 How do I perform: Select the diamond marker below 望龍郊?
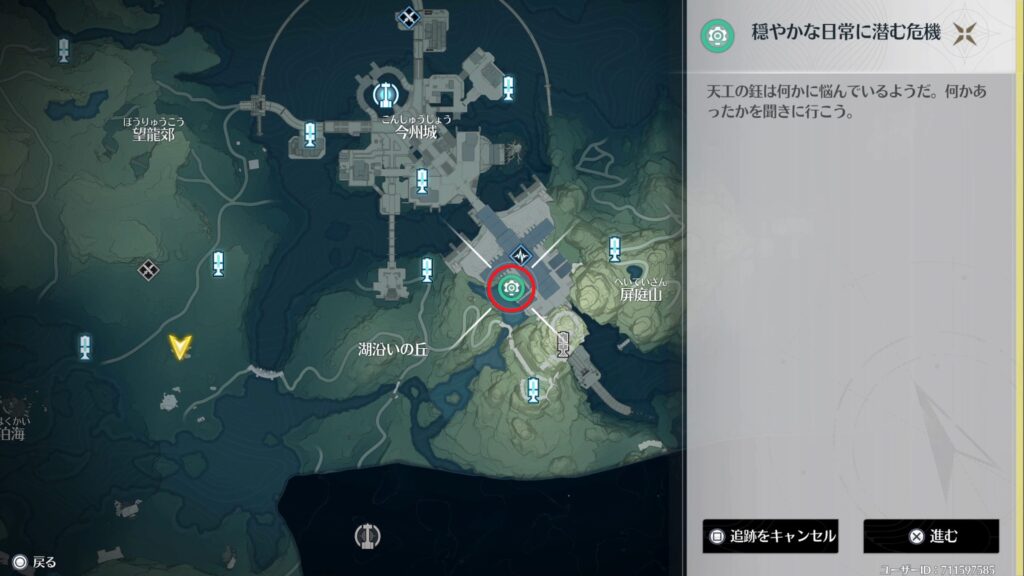148,269
